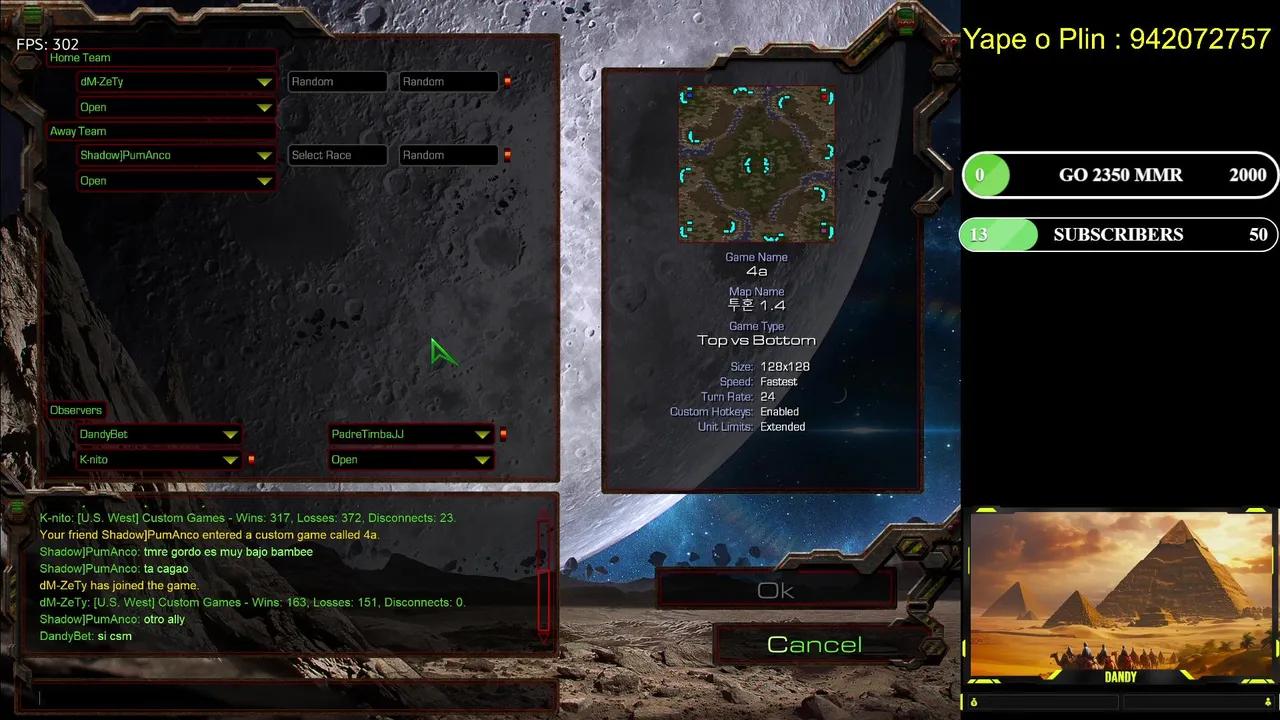
Task: Open the K-nito observer slot dropdown
Action: [230, 460]
